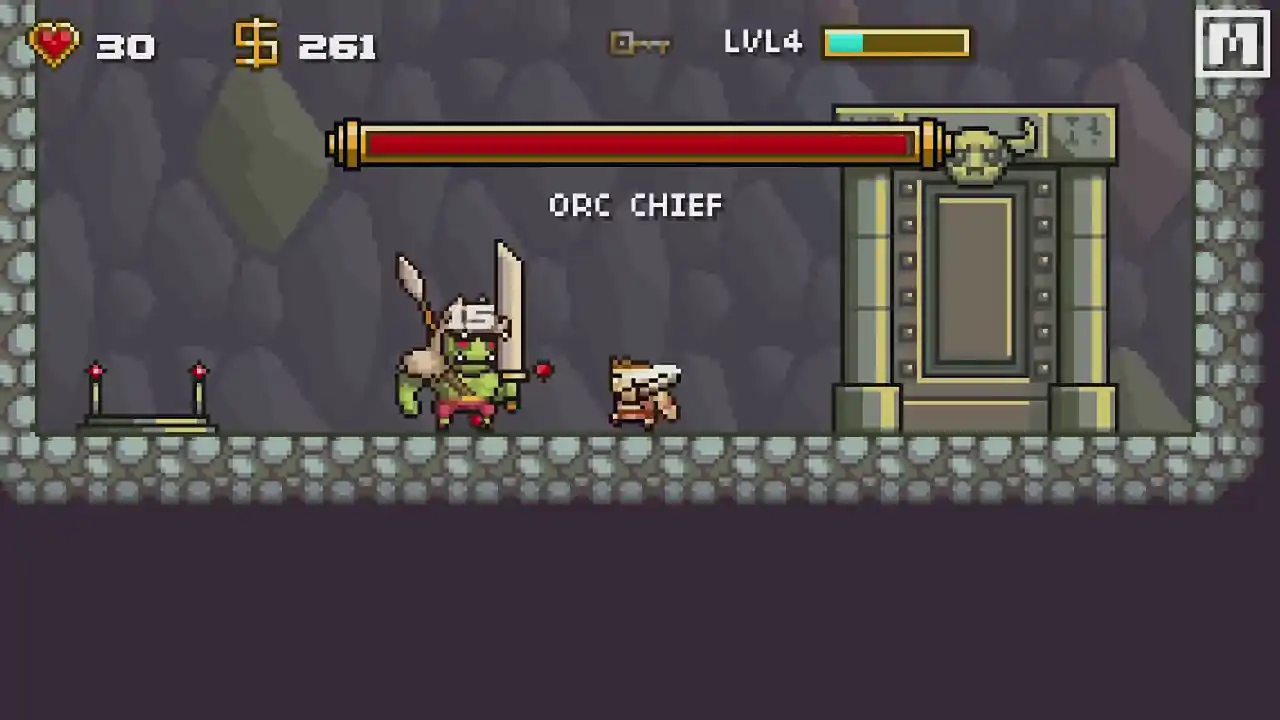Viewport: 1280px width, 720px height.
Task: Toggle the pause state via the M button
Action: 1232,42
